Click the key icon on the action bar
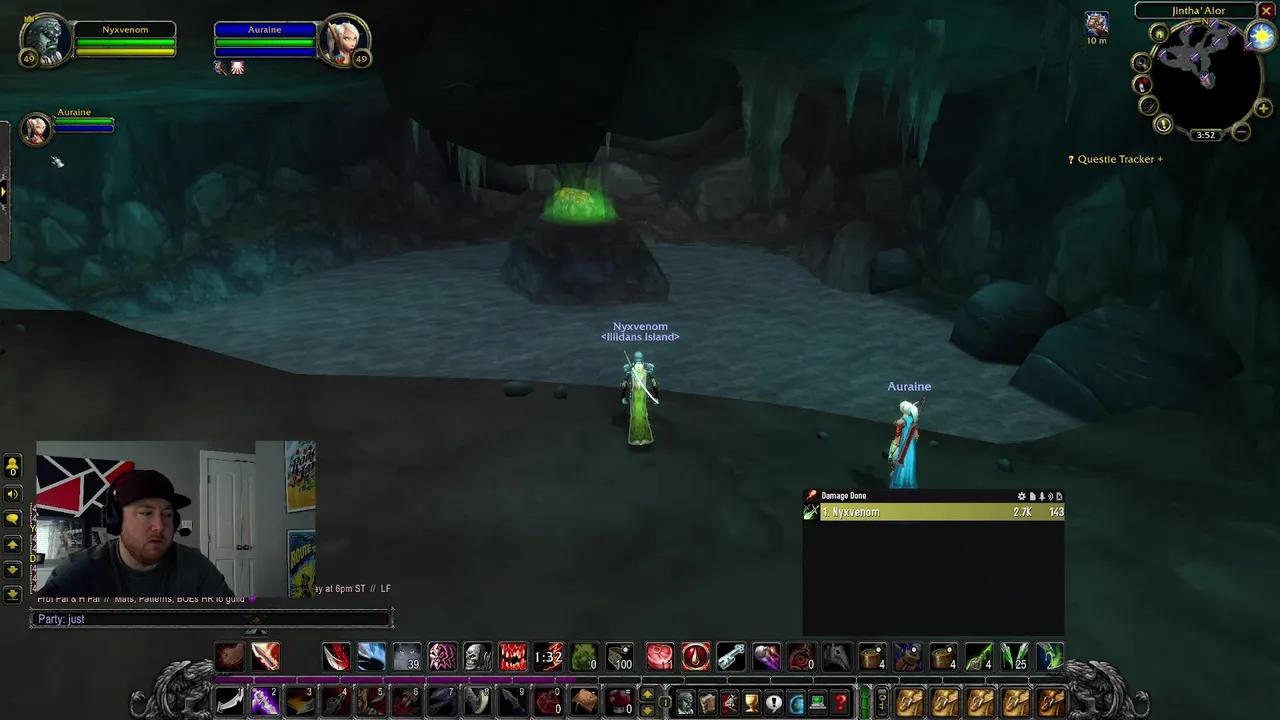 [x=883, y=701]
